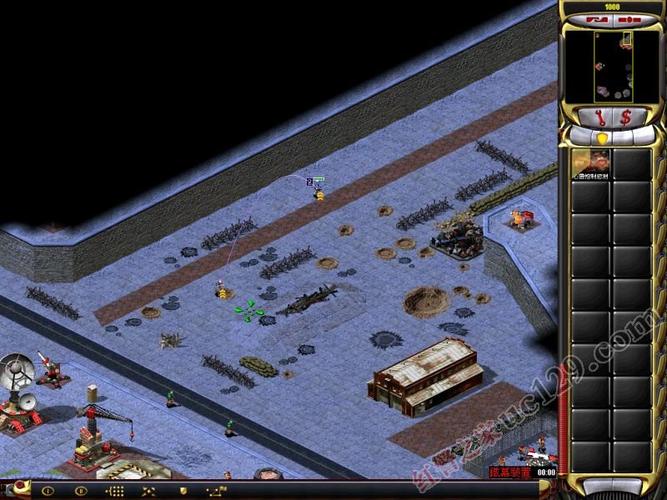Activate the repair wrench button

click(598, 117)
